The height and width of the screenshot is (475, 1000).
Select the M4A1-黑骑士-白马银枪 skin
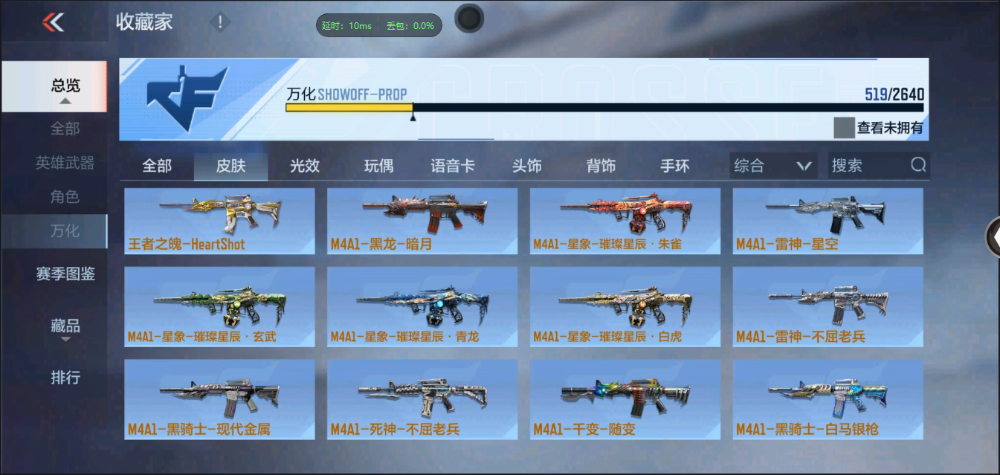point(828,398)
